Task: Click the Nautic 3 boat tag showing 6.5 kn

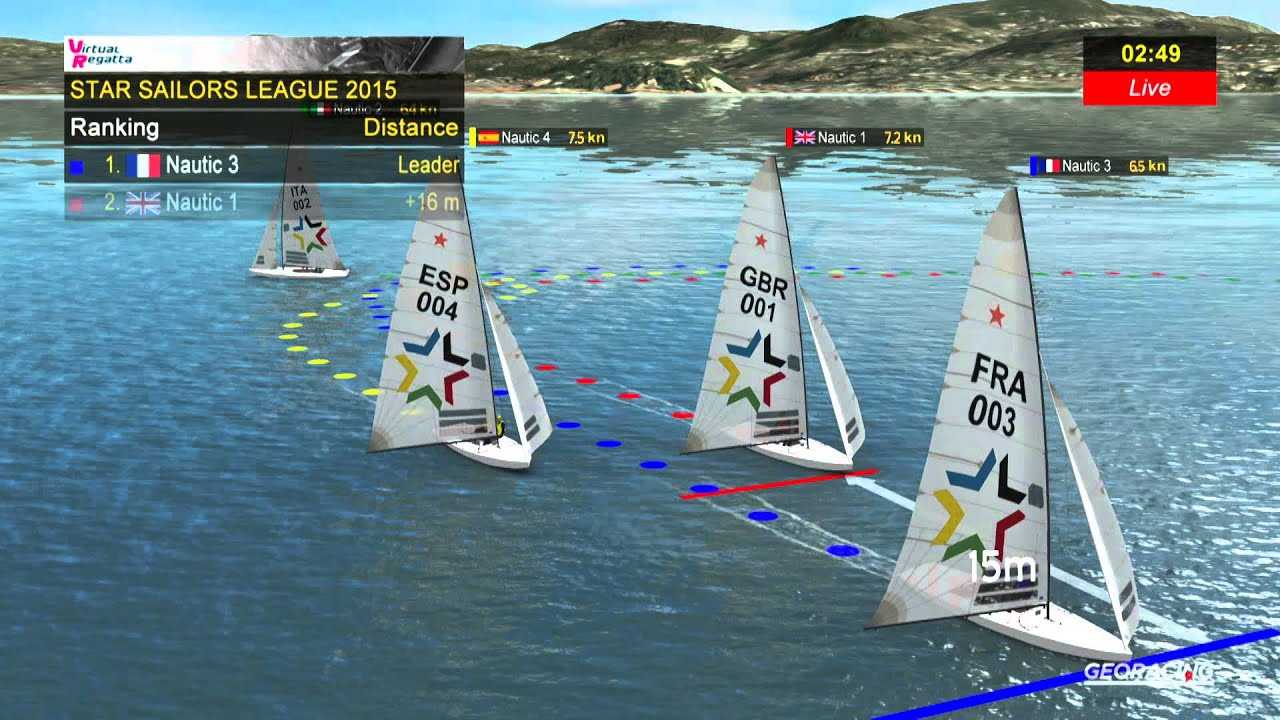Action: pyautogui.click(x=1099, y=166)
